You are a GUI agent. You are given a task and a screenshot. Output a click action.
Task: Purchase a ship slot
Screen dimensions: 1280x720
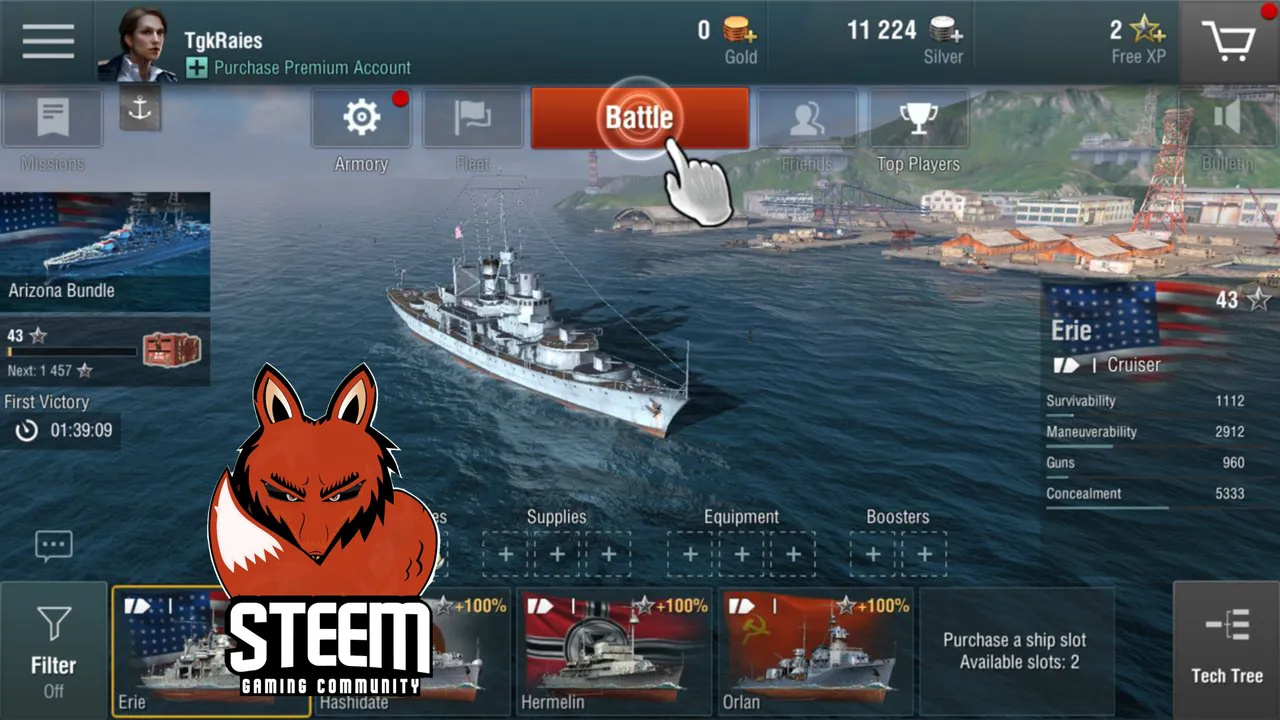[x=1014, y=650]
